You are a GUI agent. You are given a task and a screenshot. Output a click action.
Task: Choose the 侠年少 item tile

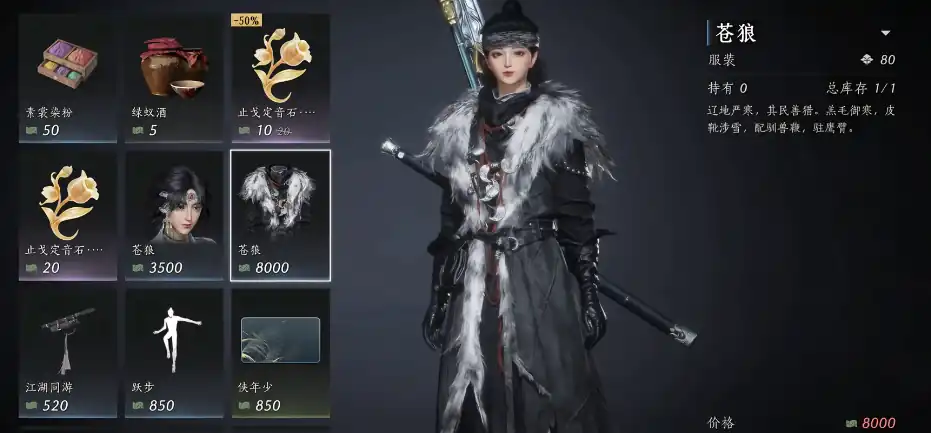[x=280, y=352]
